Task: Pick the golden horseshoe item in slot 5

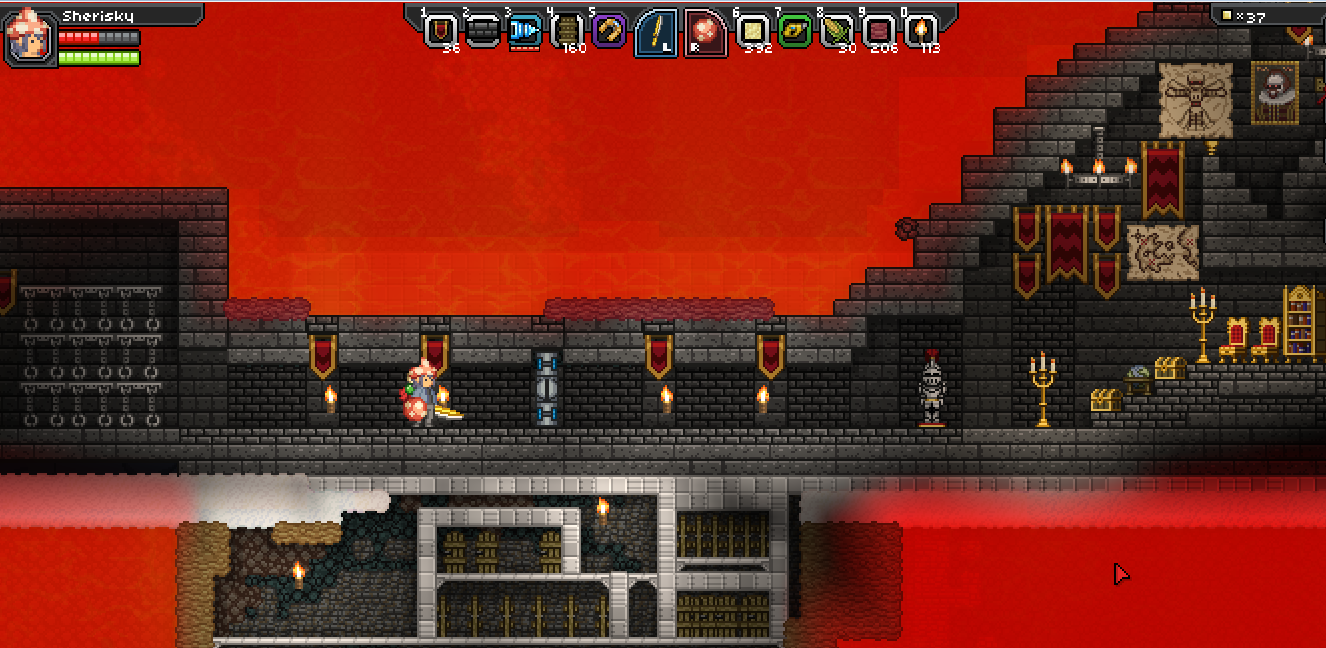Action: click(609, 31)
